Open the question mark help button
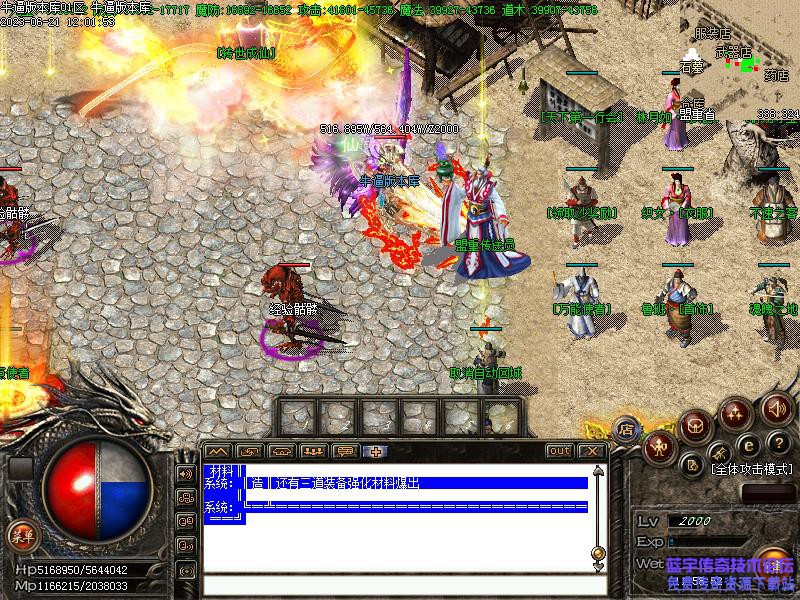The height and width of the screenshot is (600, 800). (x=777, y=444)
